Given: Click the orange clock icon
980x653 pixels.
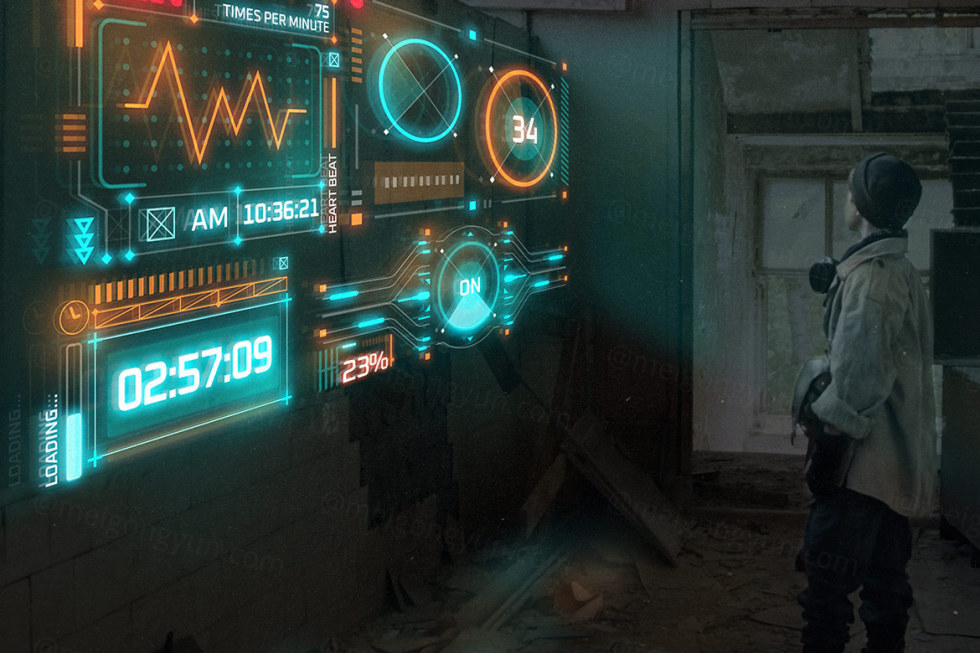Looking at the screenshot, I should (x=72, y=316).
